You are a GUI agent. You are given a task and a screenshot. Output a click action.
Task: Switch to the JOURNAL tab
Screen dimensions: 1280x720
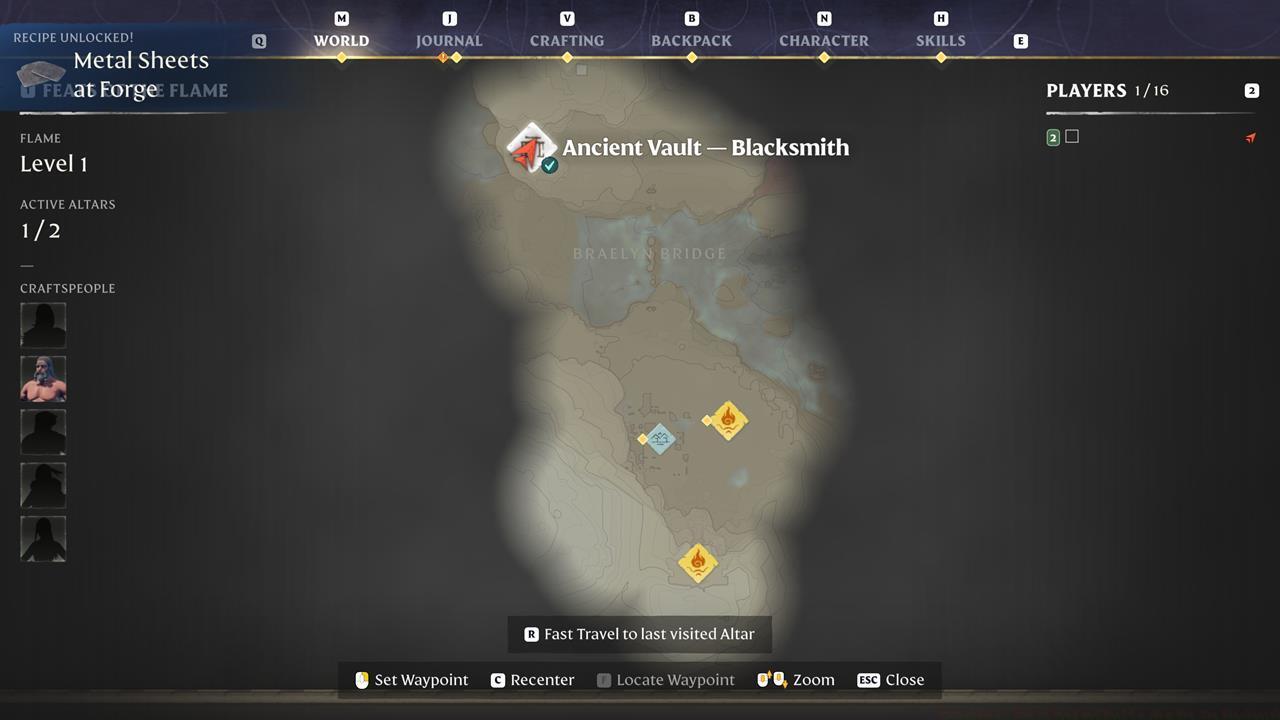(x=448, y=40)
